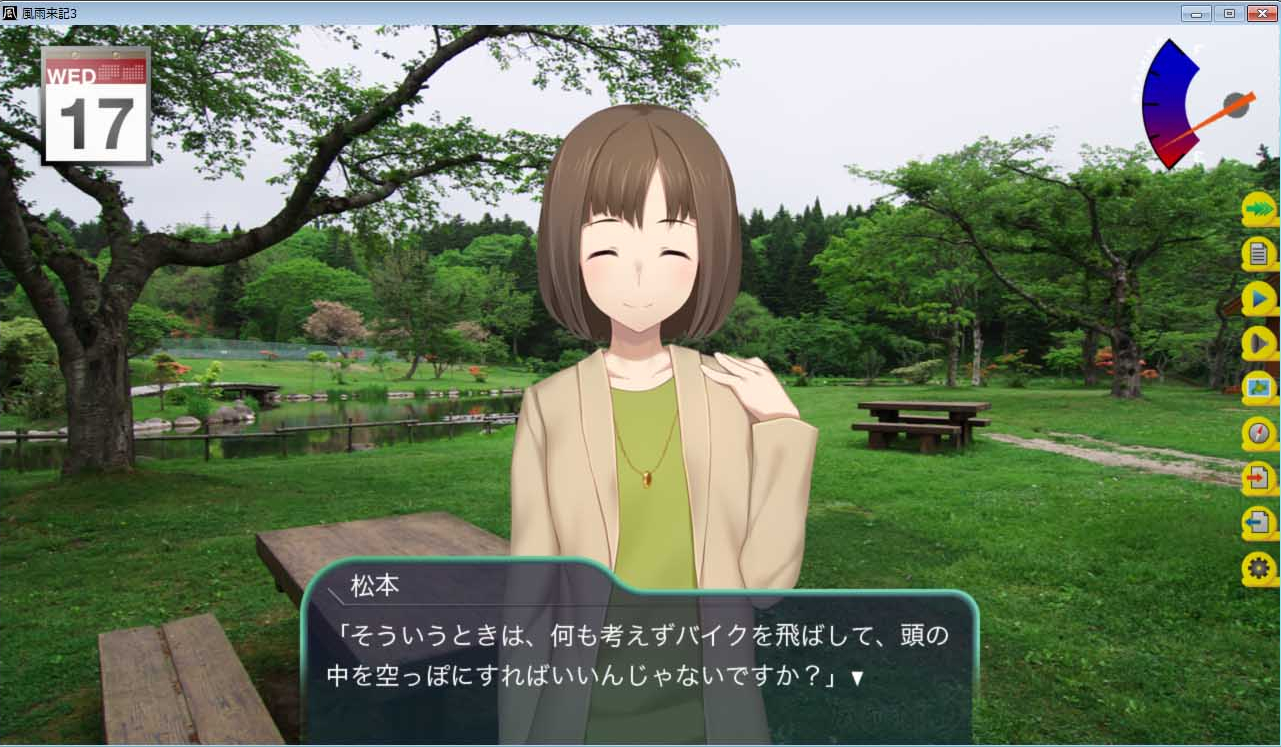Enable auto-play with blue play icon

pos(1258,297)
